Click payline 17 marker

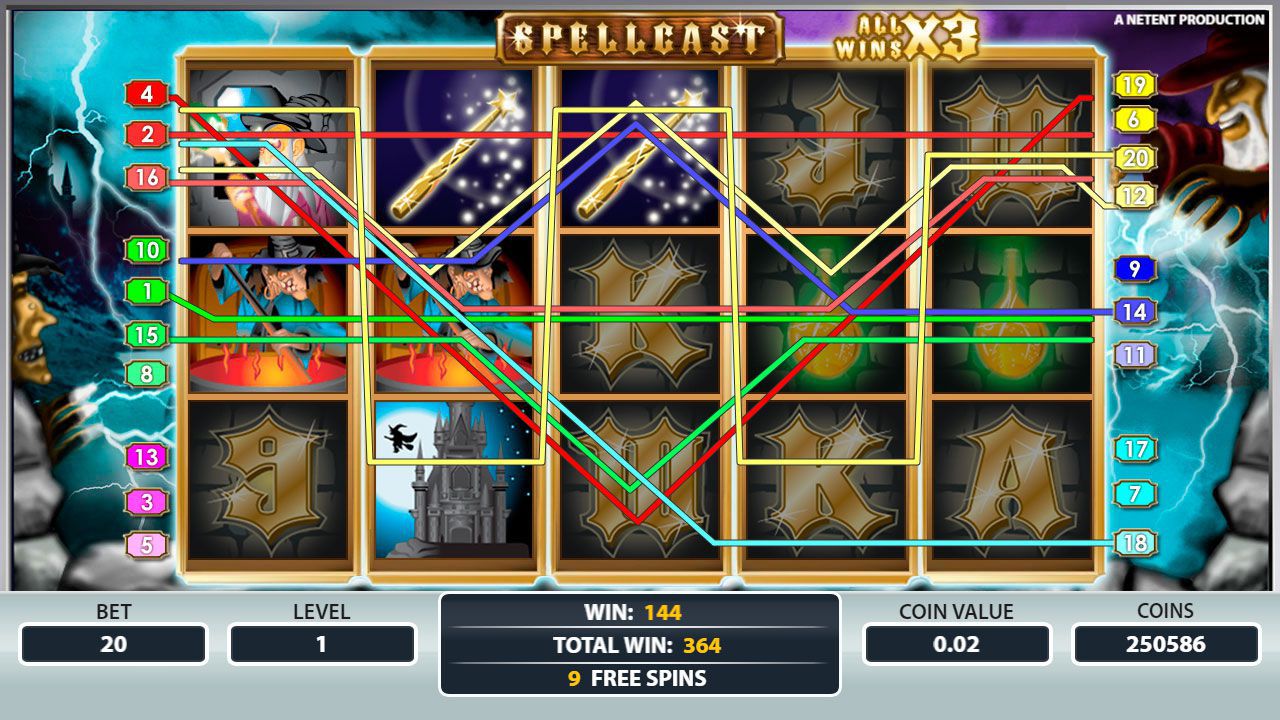tap(1134, 449)
